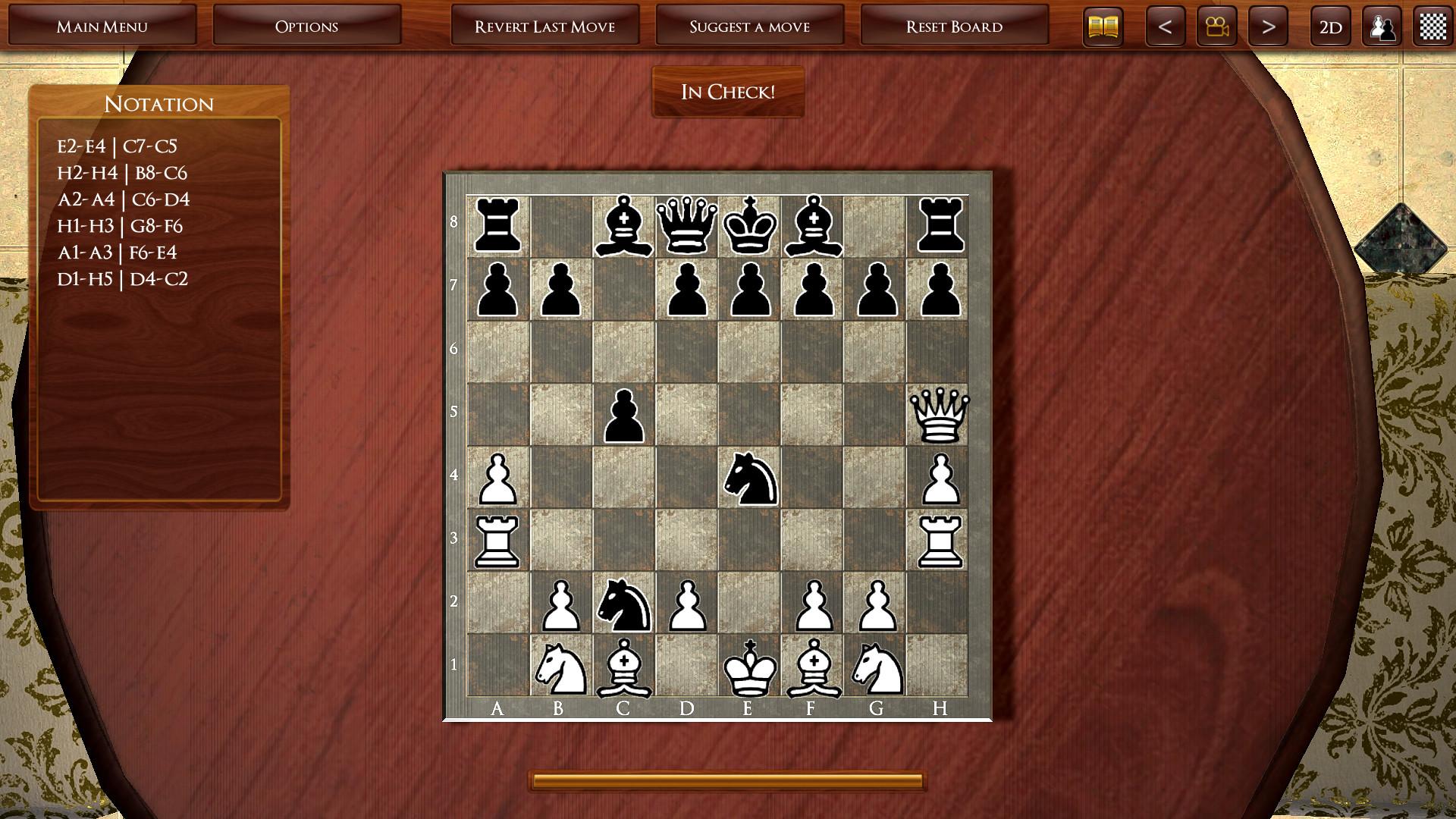Switch the board to 2D view
Image resolution: width=1456 pixels, height=819 pixels.
coord(1329,25)
